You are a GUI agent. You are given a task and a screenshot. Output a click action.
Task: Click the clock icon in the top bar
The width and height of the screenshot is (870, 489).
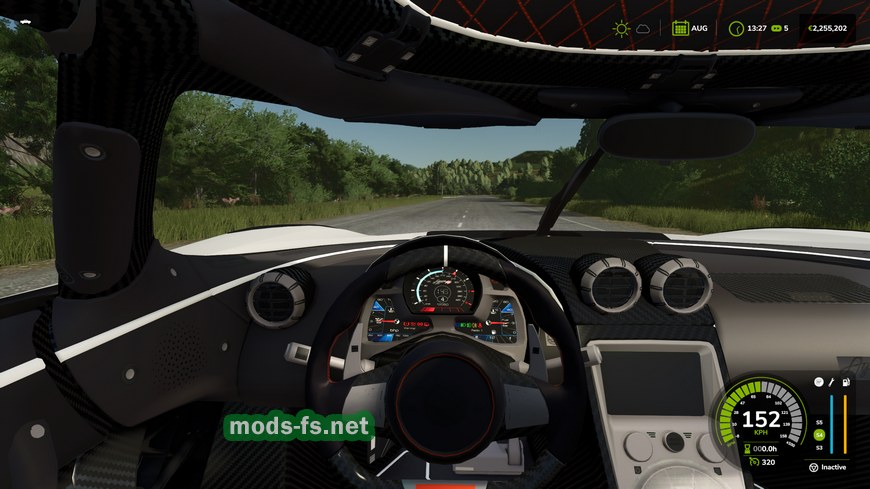click(736, 29)
